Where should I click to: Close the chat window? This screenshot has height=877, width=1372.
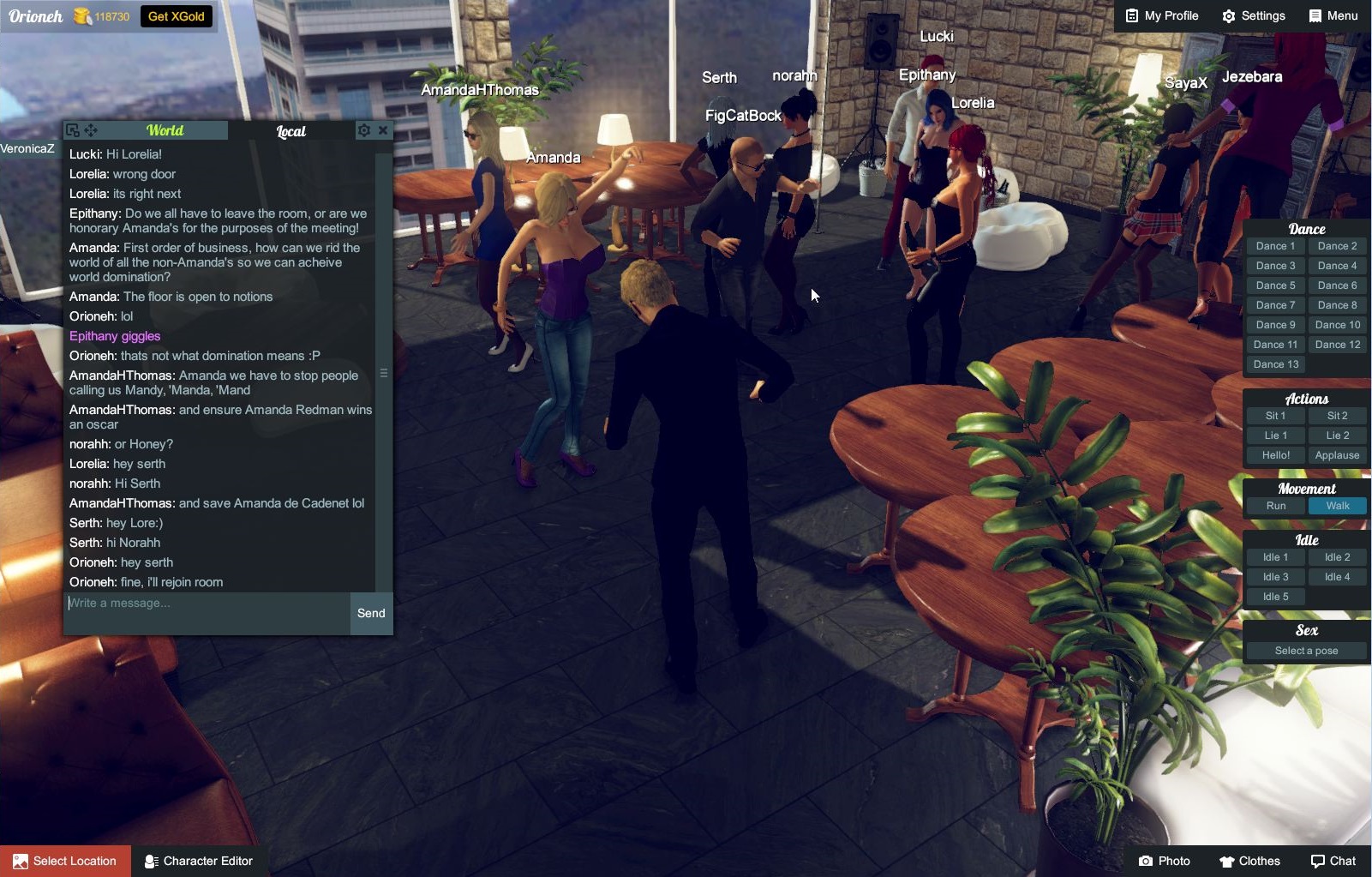pos(383,130)
